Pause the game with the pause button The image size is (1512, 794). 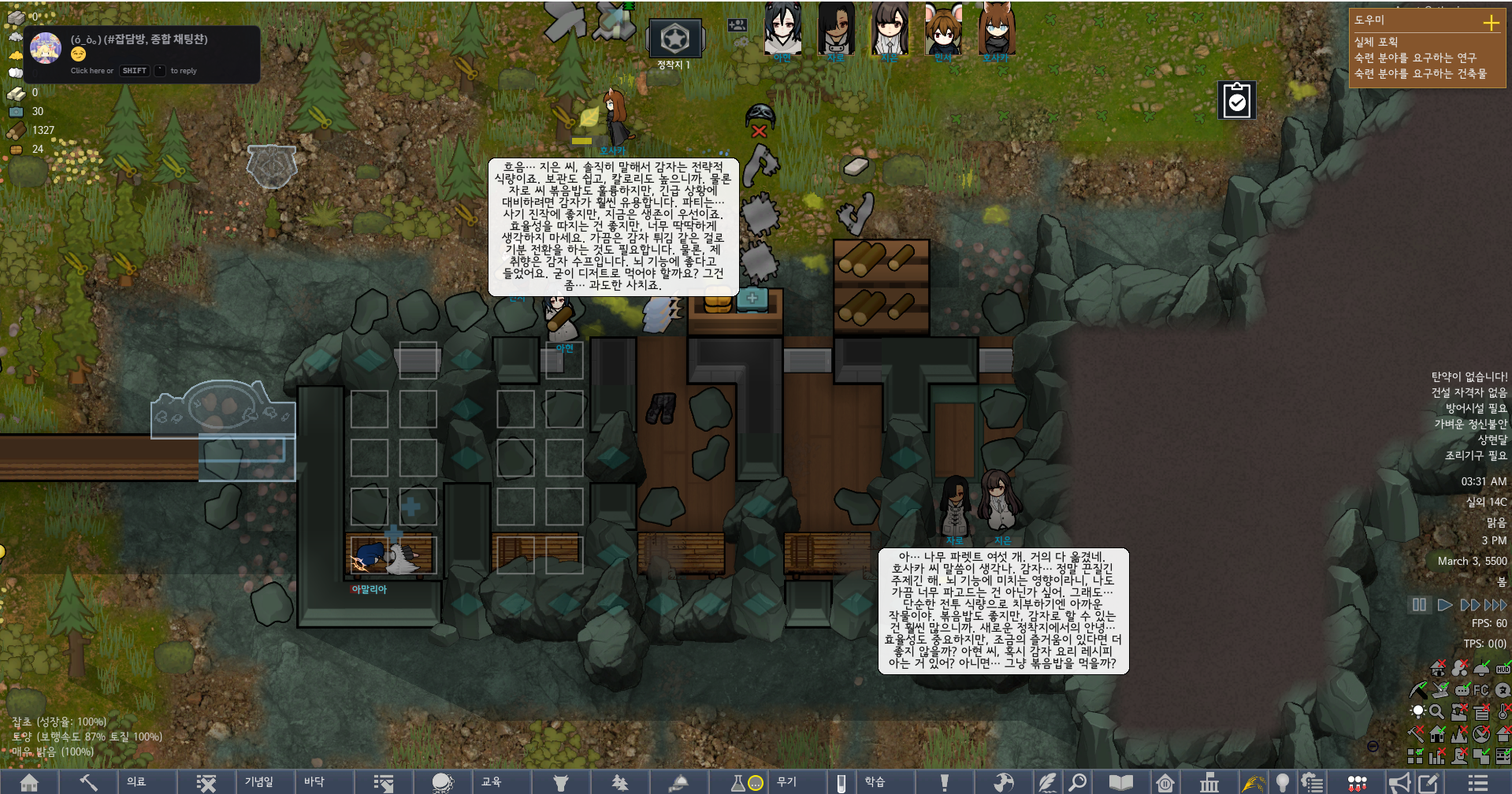pyautogui.click(x=1419, y=605)
